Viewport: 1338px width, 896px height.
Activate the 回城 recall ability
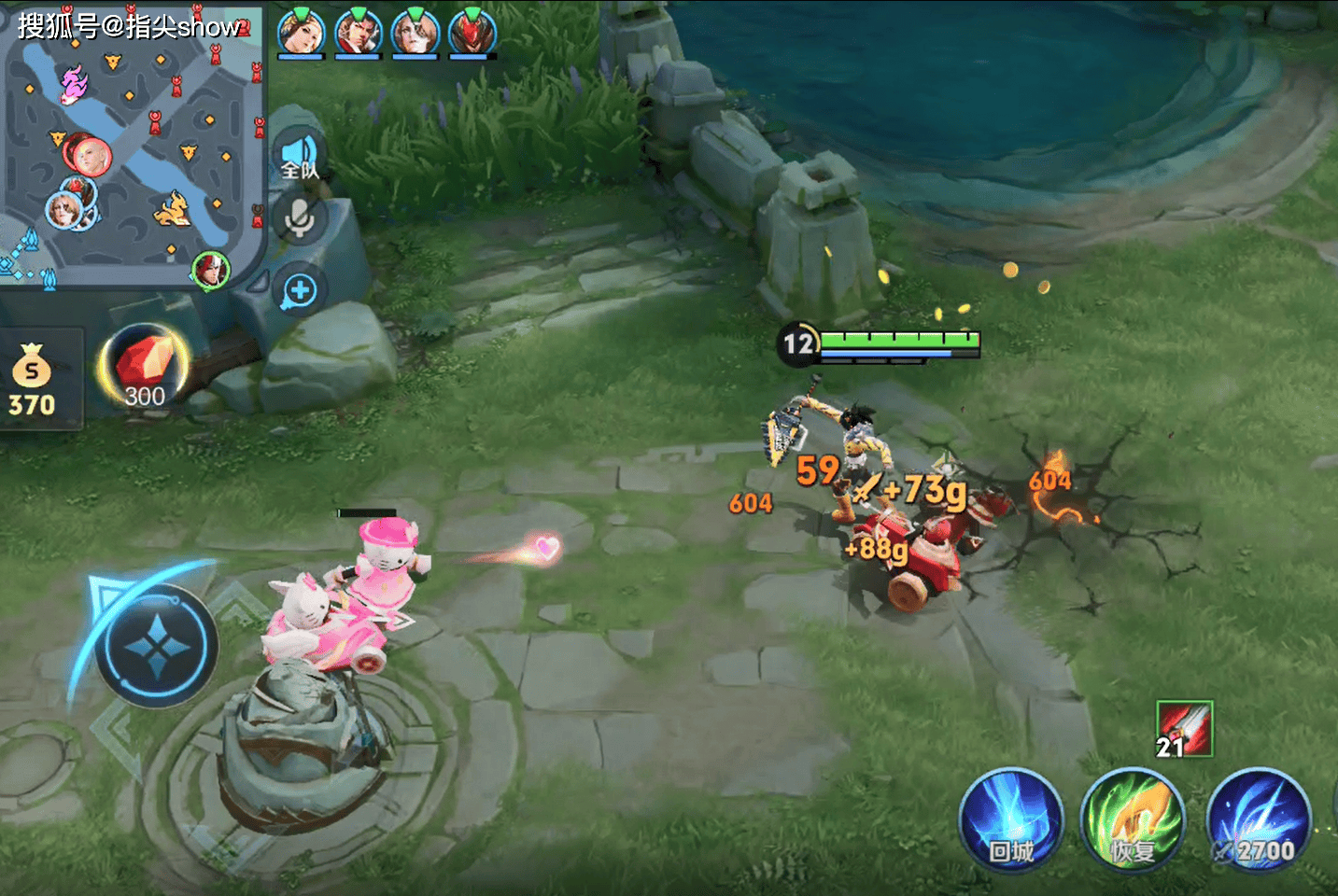pyautogui.click(x=1011, y=821)
